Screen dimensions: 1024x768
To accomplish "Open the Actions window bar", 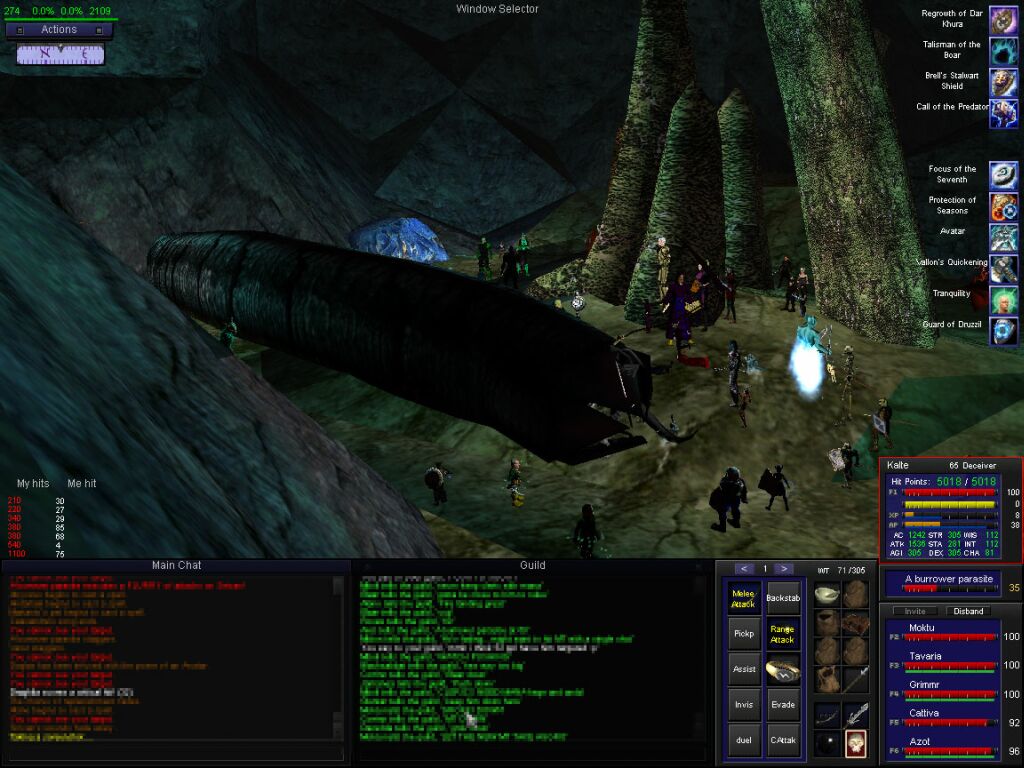I will click(59, 30).
